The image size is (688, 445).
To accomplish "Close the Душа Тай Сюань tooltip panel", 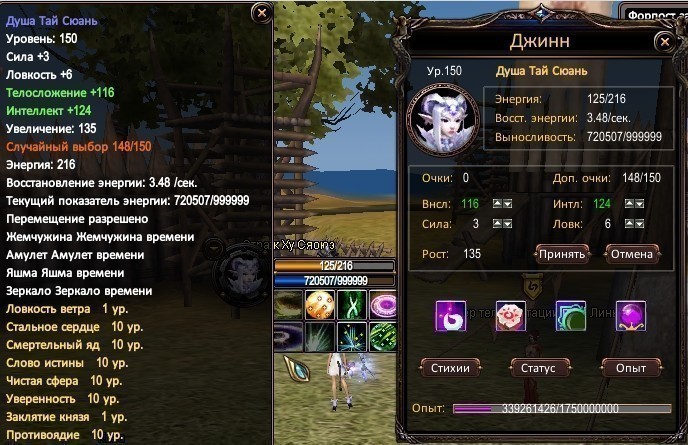I will [x=261, y=12].
